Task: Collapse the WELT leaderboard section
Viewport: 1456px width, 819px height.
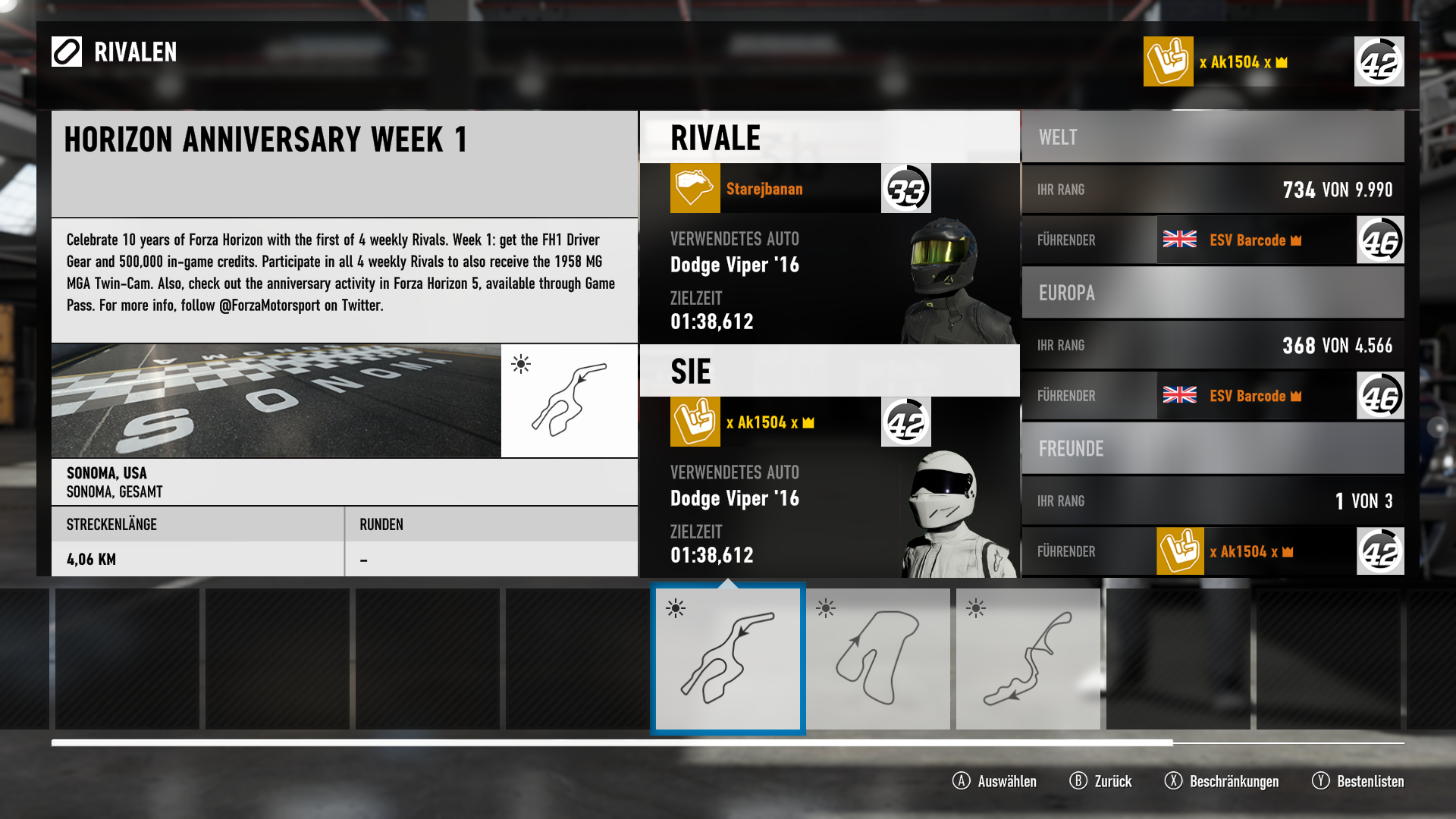Action: point(1212,137)
